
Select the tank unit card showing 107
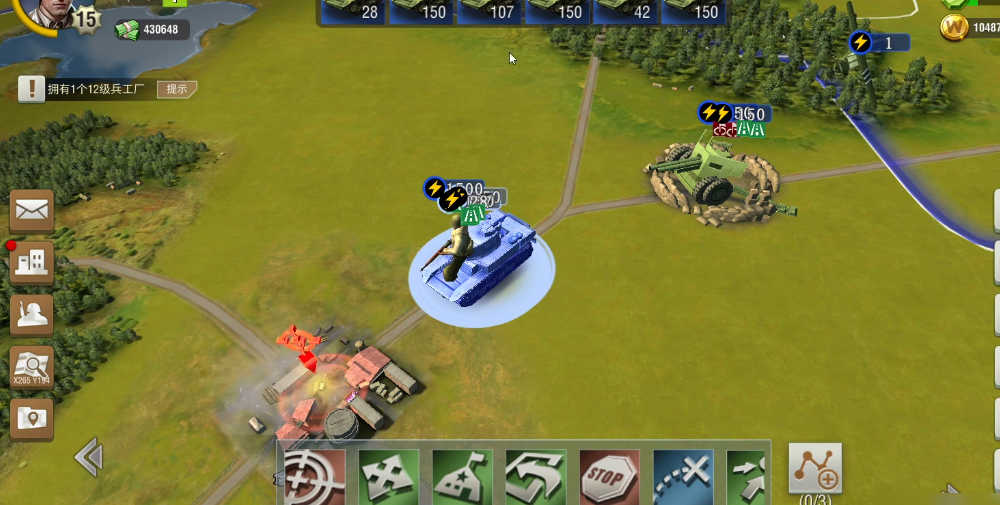[x=490, y=11]
